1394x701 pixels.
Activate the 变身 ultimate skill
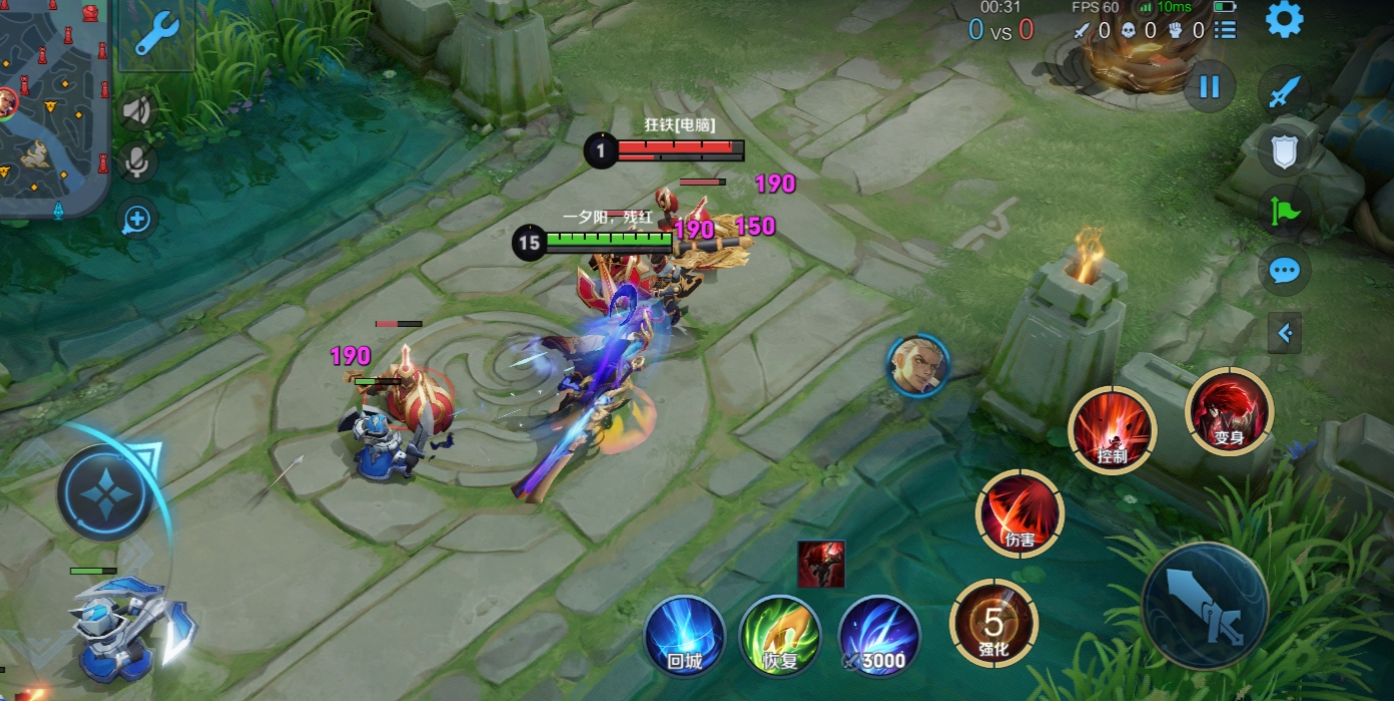click(x=1229, y=411)
